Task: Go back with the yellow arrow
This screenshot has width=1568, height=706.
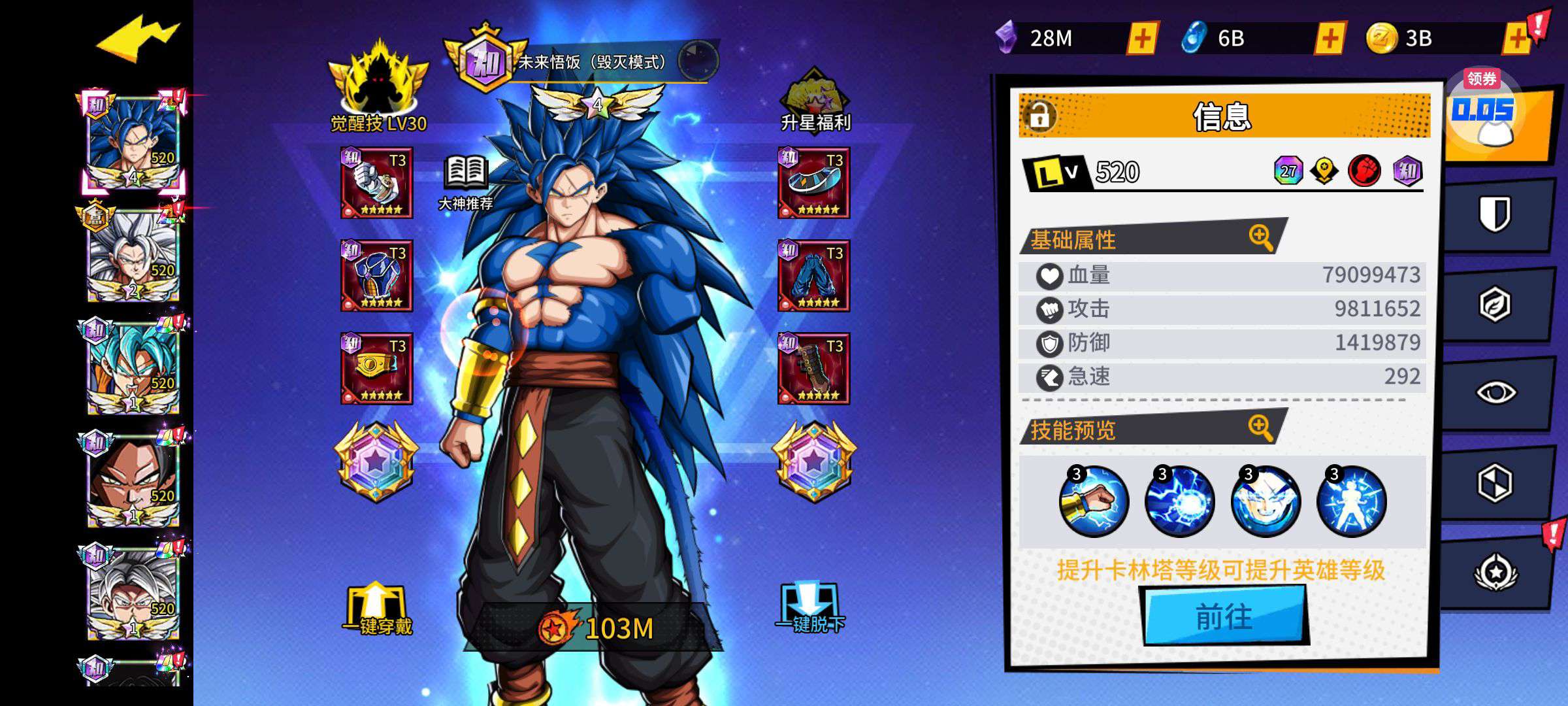Action: [137, 39]
